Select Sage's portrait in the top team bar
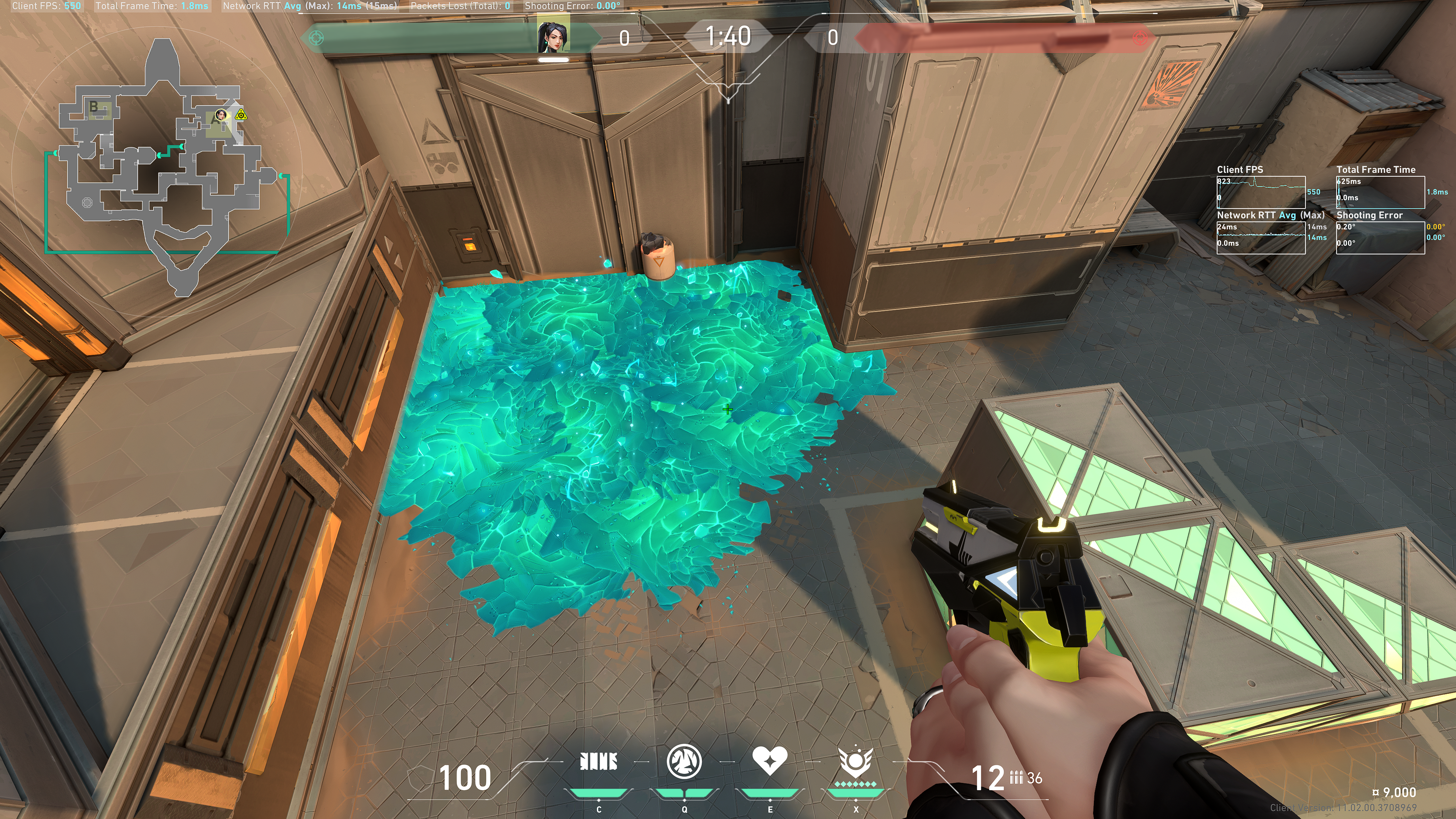Viewport: 1456px width, 819px height. [553, 37]
